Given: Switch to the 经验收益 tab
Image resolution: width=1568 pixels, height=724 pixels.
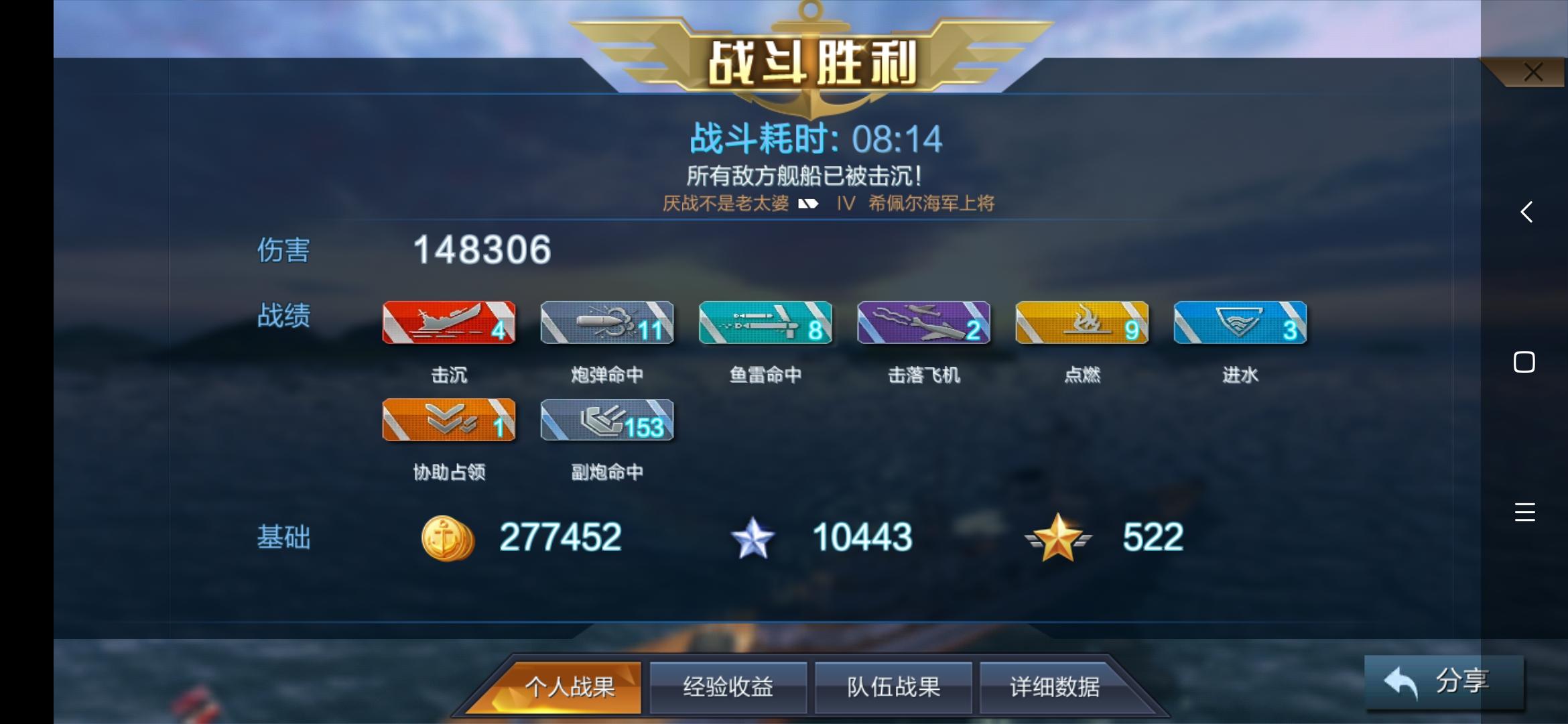Looking at the screenshot, I should coord(728,686).
